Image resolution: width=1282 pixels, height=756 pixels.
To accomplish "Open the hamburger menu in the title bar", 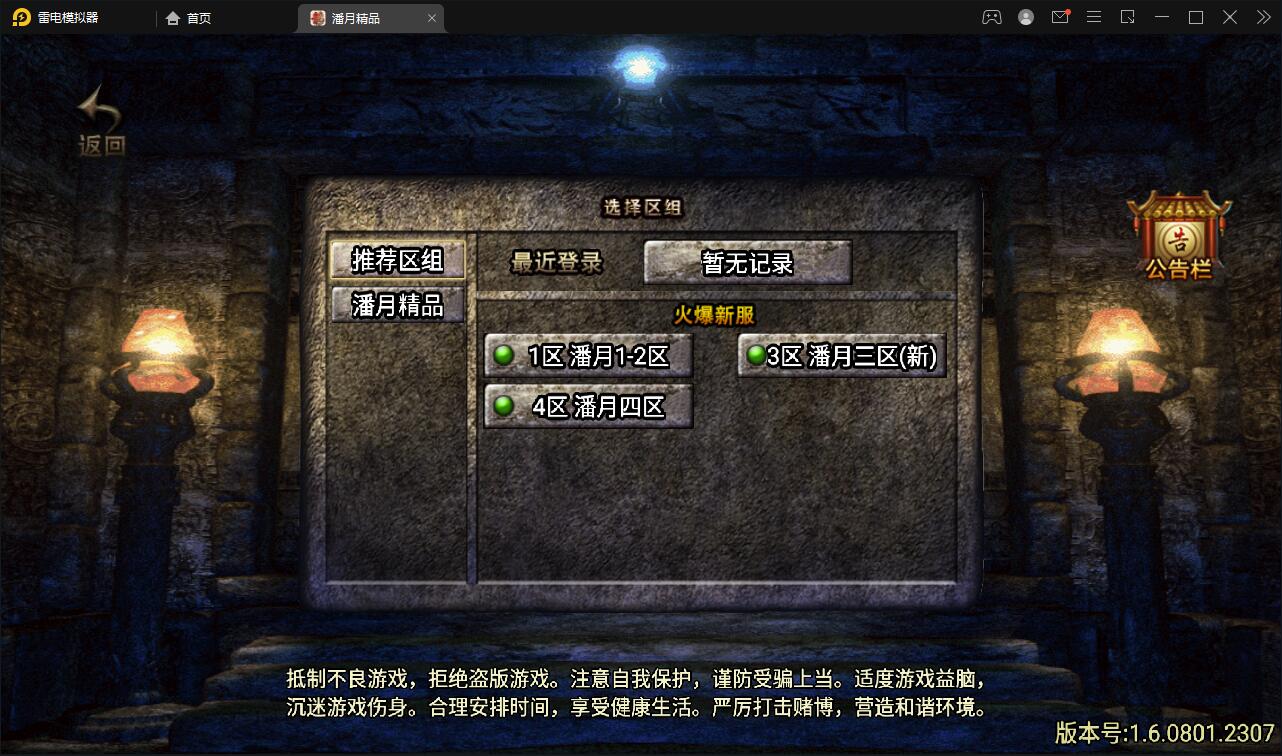I will click(1094, 17).
